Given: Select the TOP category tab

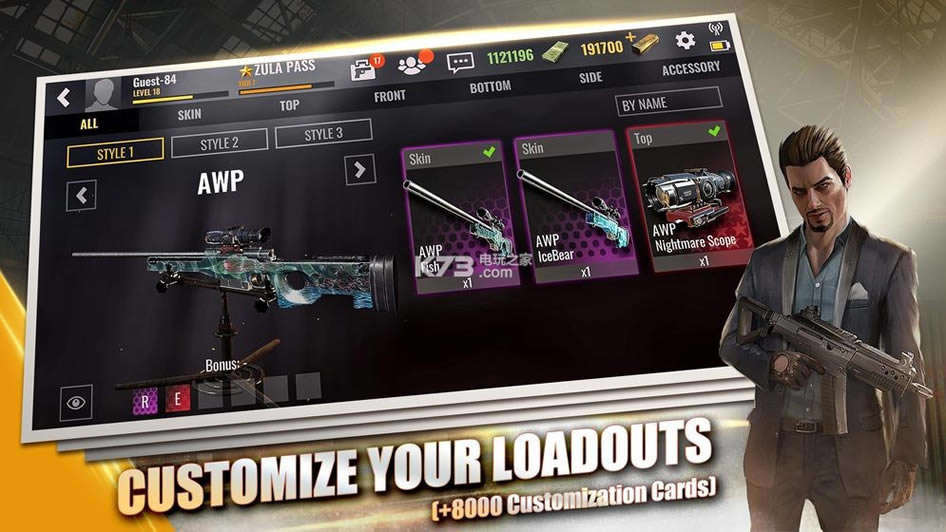Looking at the screenshot, I should 289,105.
